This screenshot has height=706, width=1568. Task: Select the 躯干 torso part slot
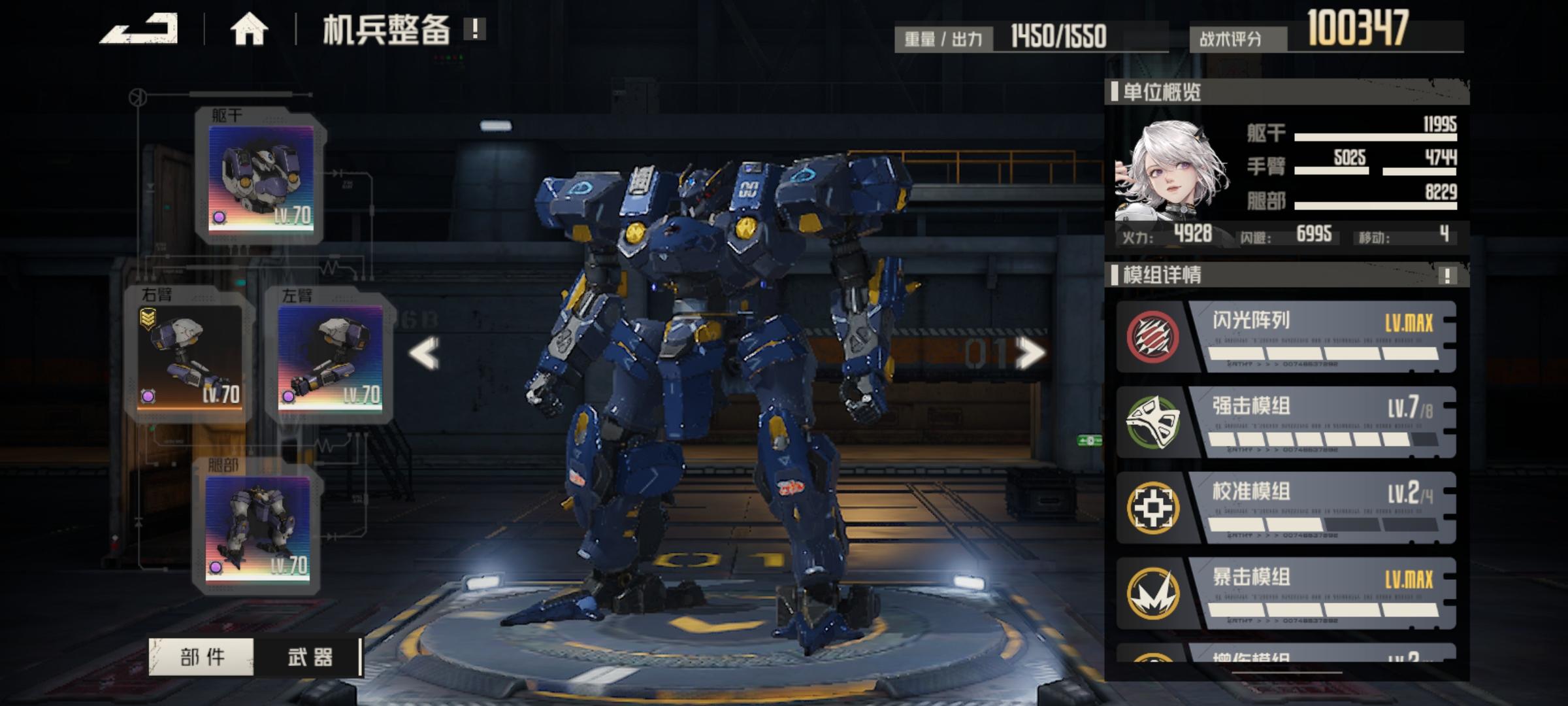(261, 178)
